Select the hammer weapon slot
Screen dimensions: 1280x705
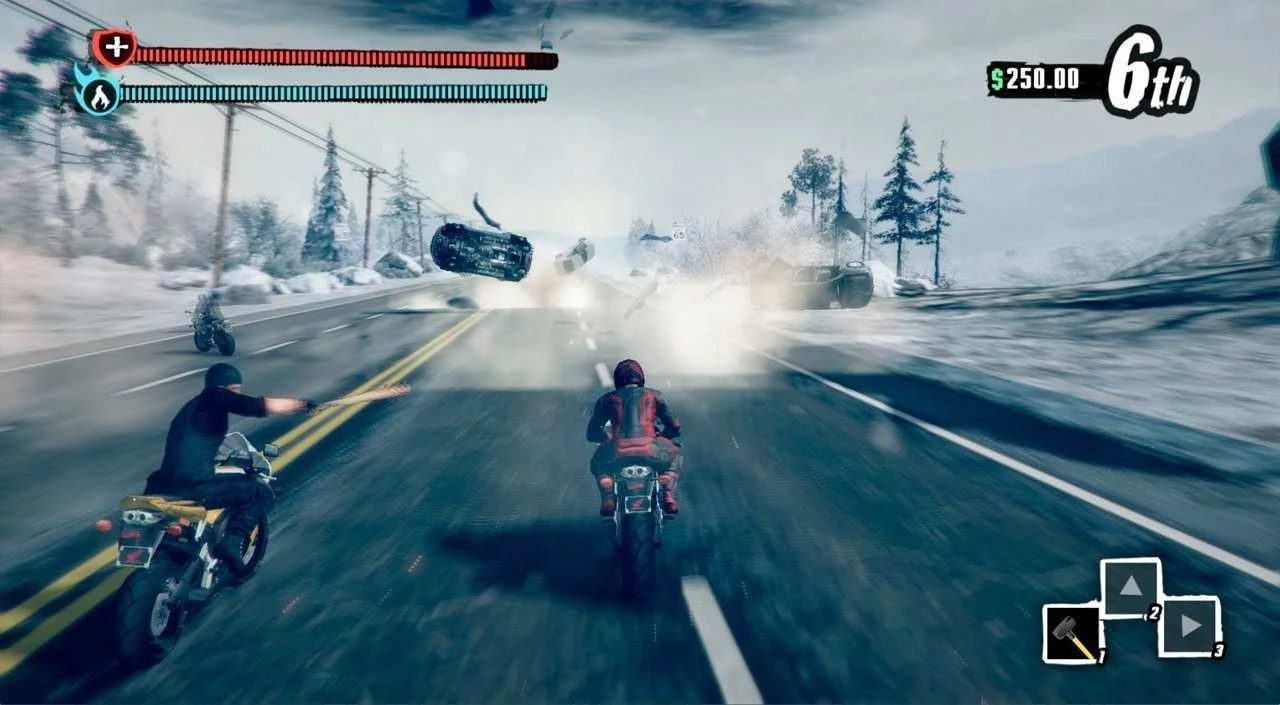coord(1072,633)
